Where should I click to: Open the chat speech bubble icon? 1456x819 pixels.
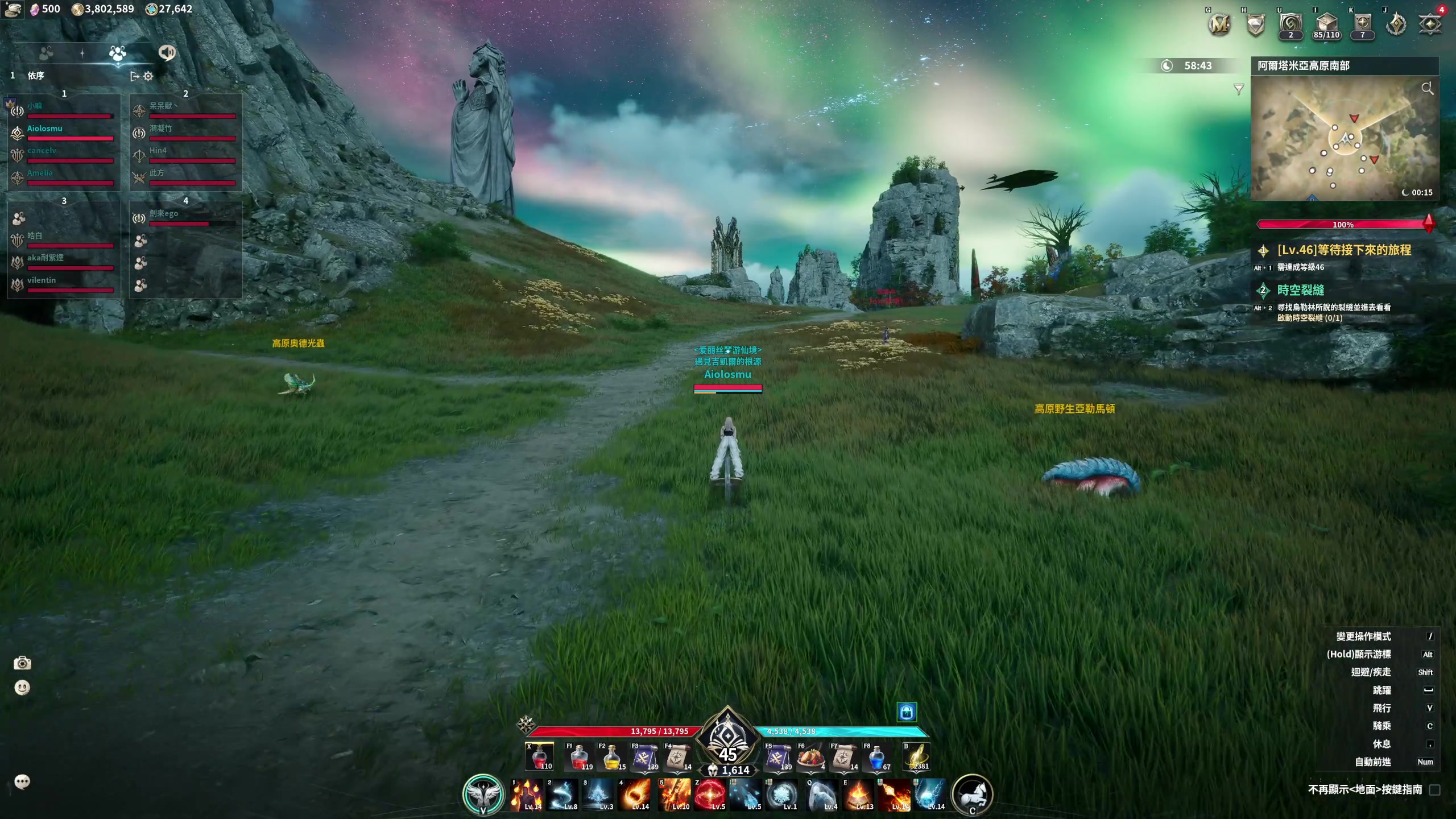pyautogui.click(x=22, y=782)
